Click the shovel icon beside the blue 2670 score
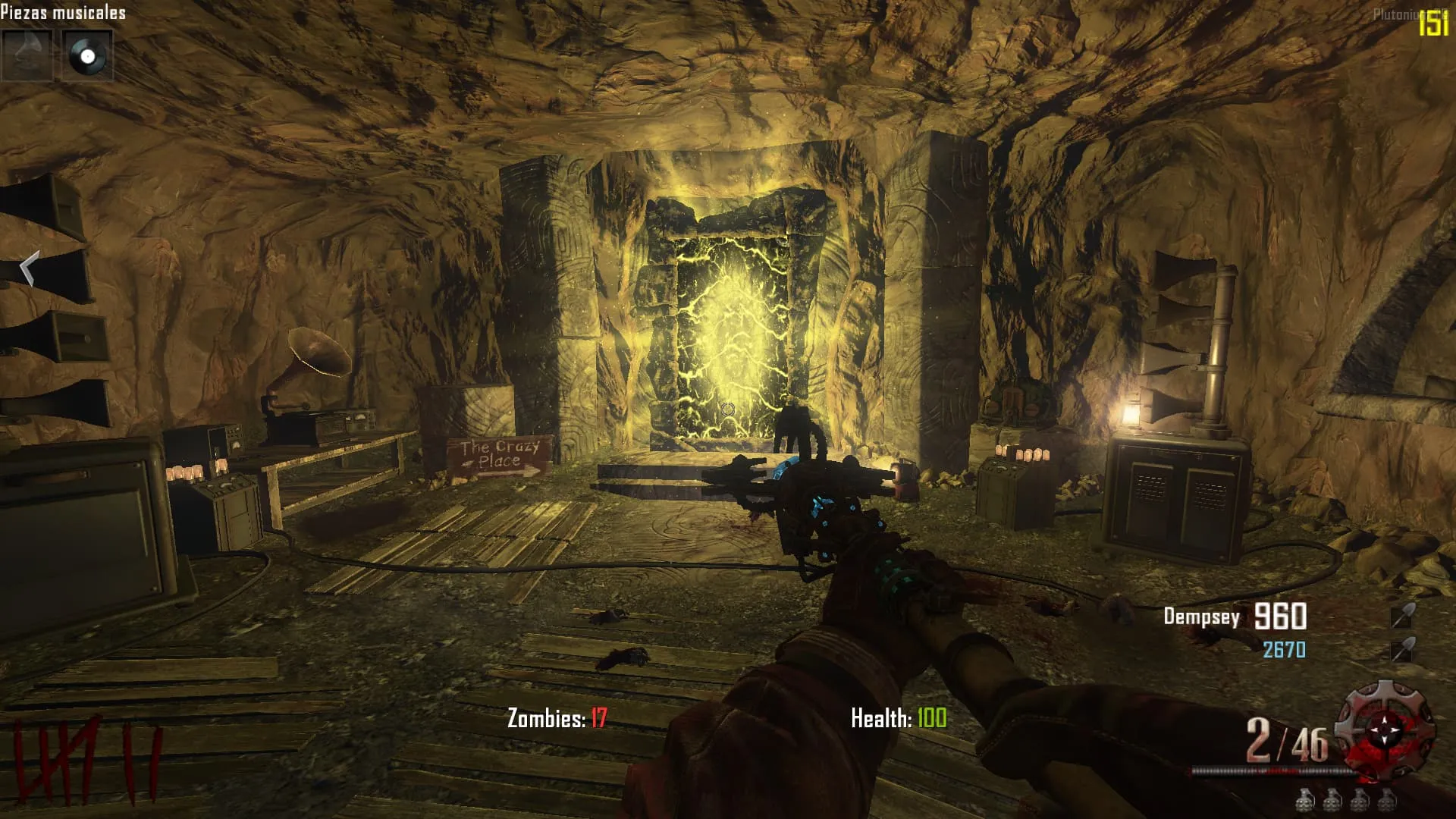1456x819 pixels. pyautogui.click(x=1402, y=650)
